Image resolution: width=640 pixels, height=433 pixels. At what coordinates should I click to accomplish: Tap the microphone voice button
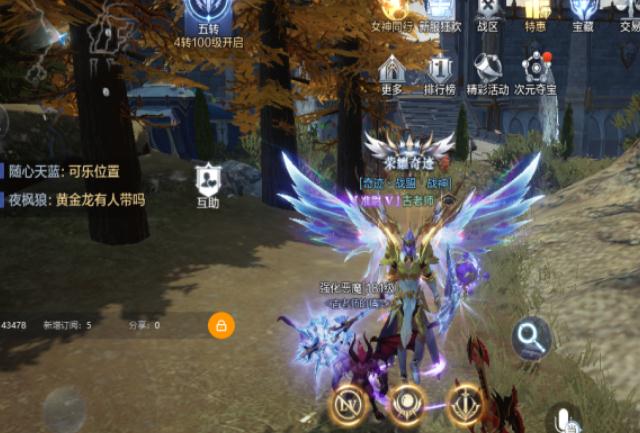(x=565, y=418)
